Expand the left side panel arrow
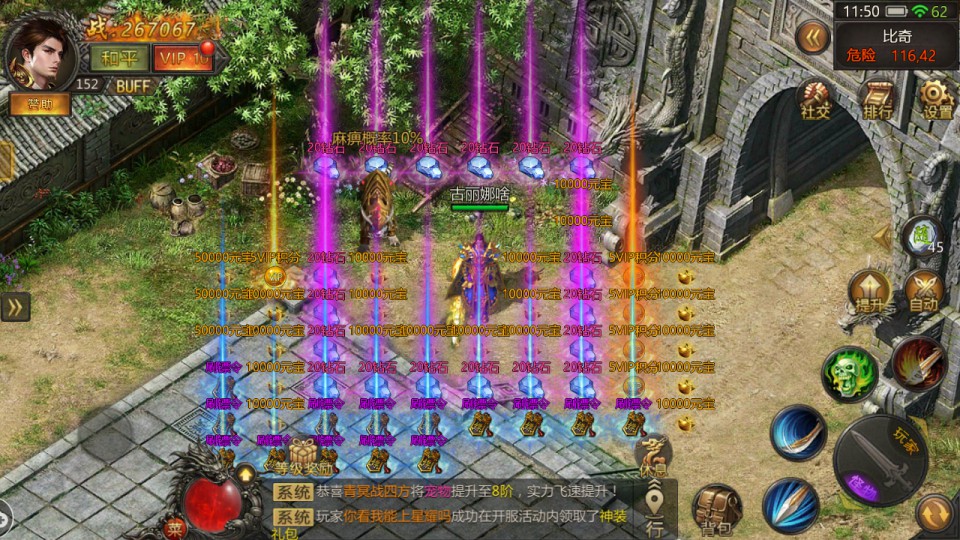 (15, 306)
